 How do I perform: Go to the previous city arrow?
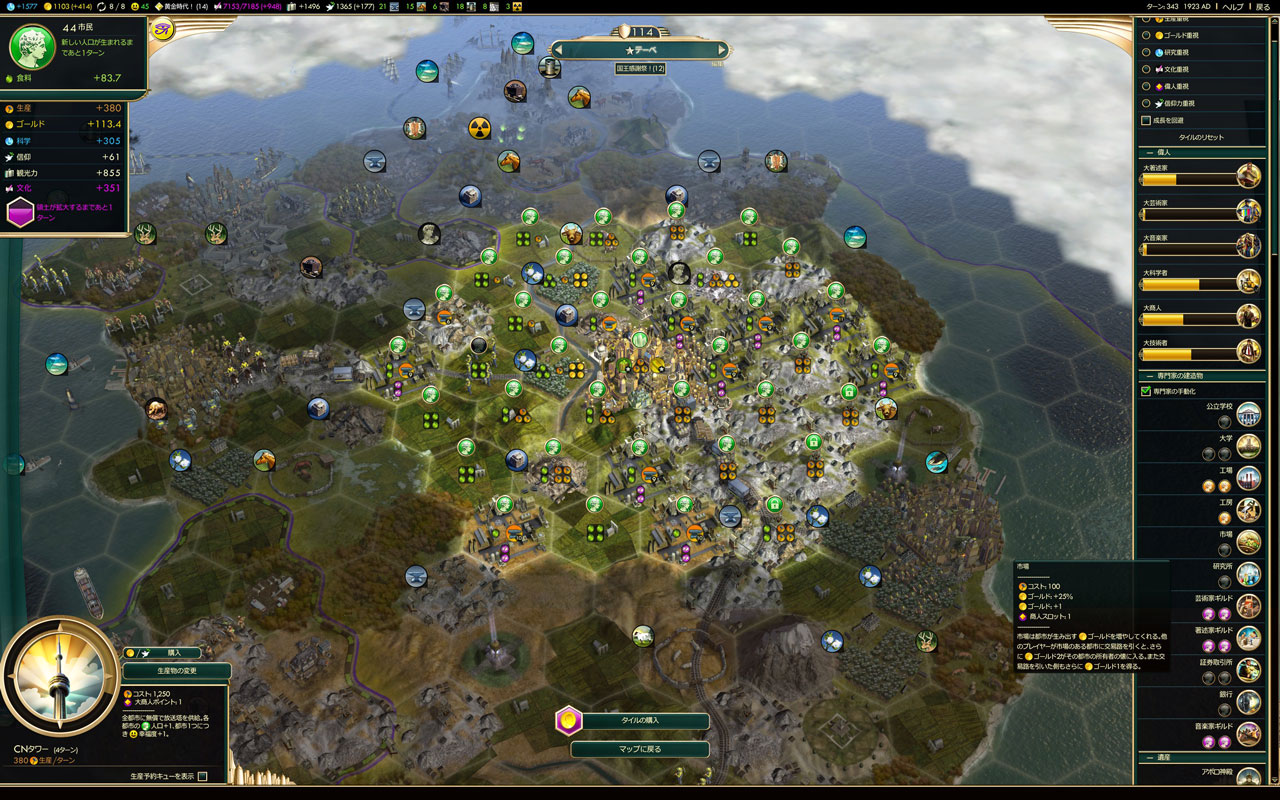pos(558,49)
